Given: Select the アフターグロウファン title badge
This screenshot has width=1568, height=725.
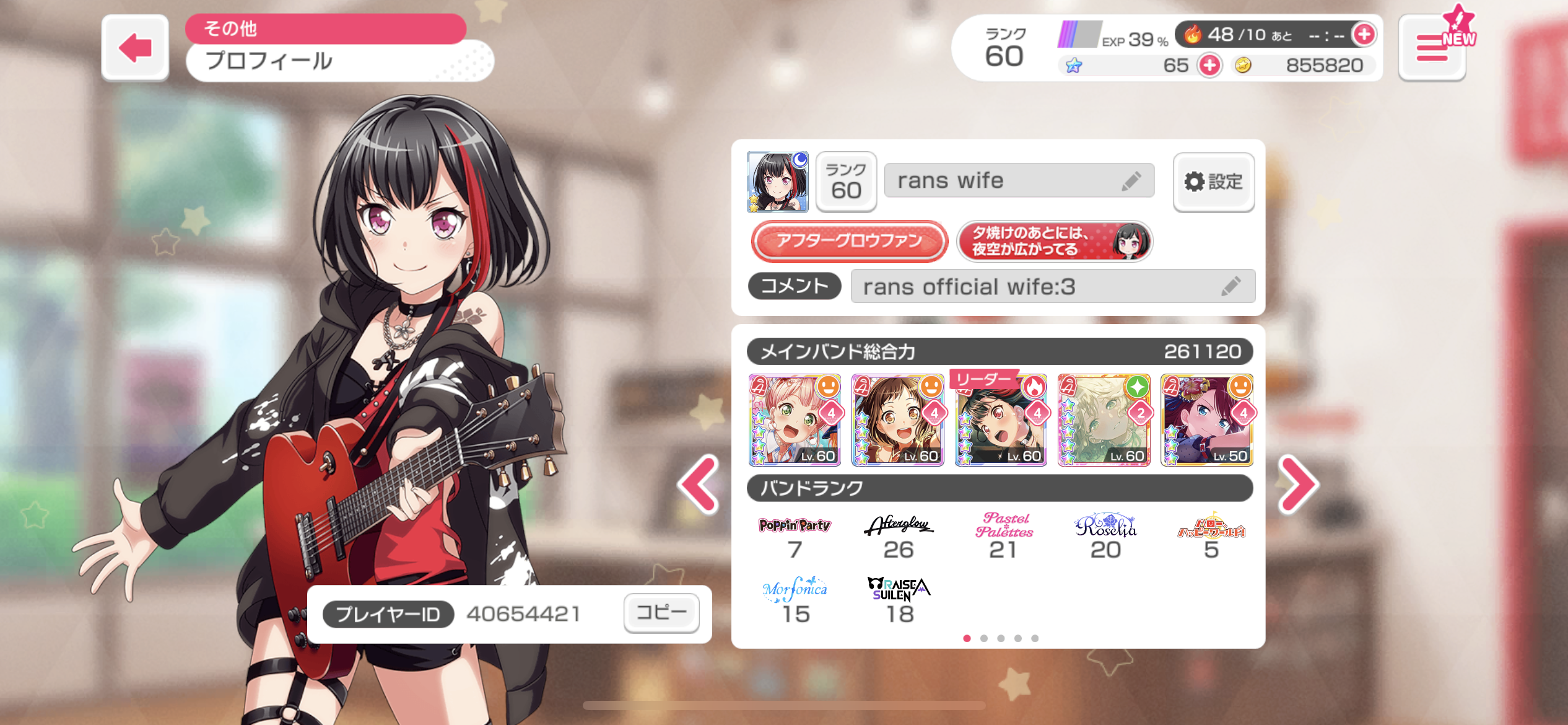Looking at the screenshot, I should pyautogui.click(x=849, y=240).
